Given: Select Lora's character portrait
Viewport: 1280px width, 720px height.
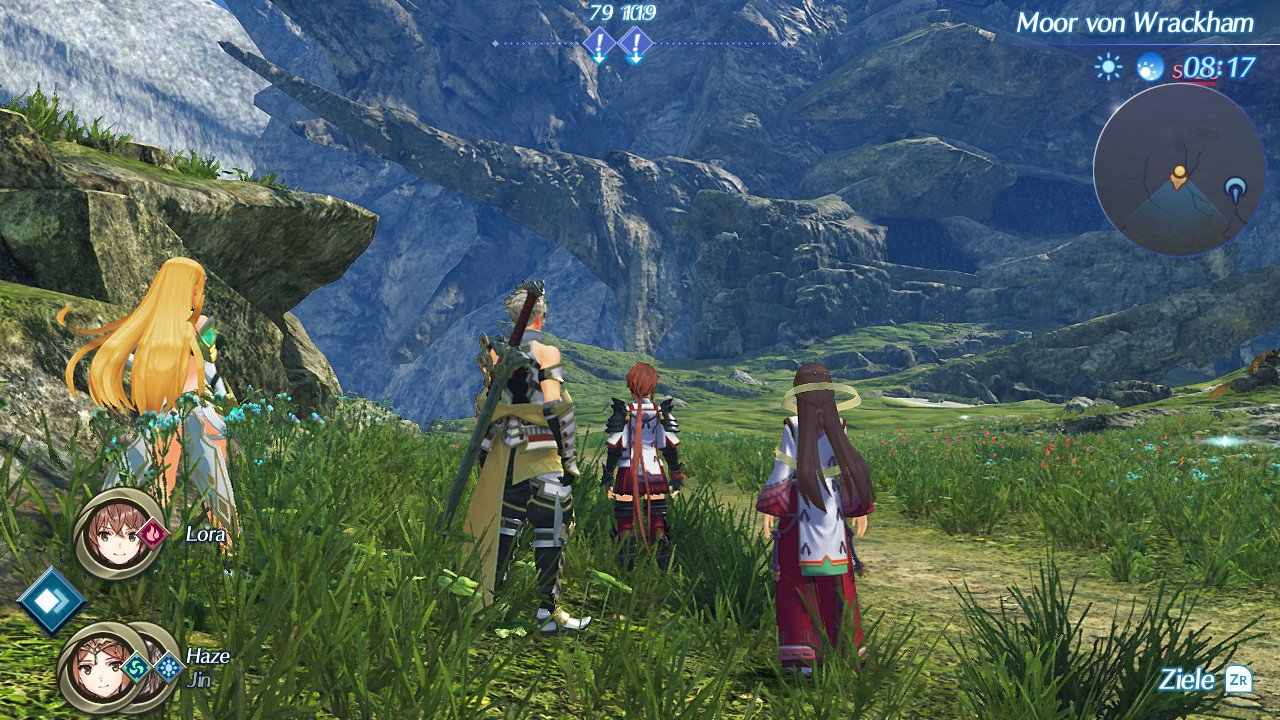Looking at the screenshot, I should pyautogui.click(x=116, y=533).
